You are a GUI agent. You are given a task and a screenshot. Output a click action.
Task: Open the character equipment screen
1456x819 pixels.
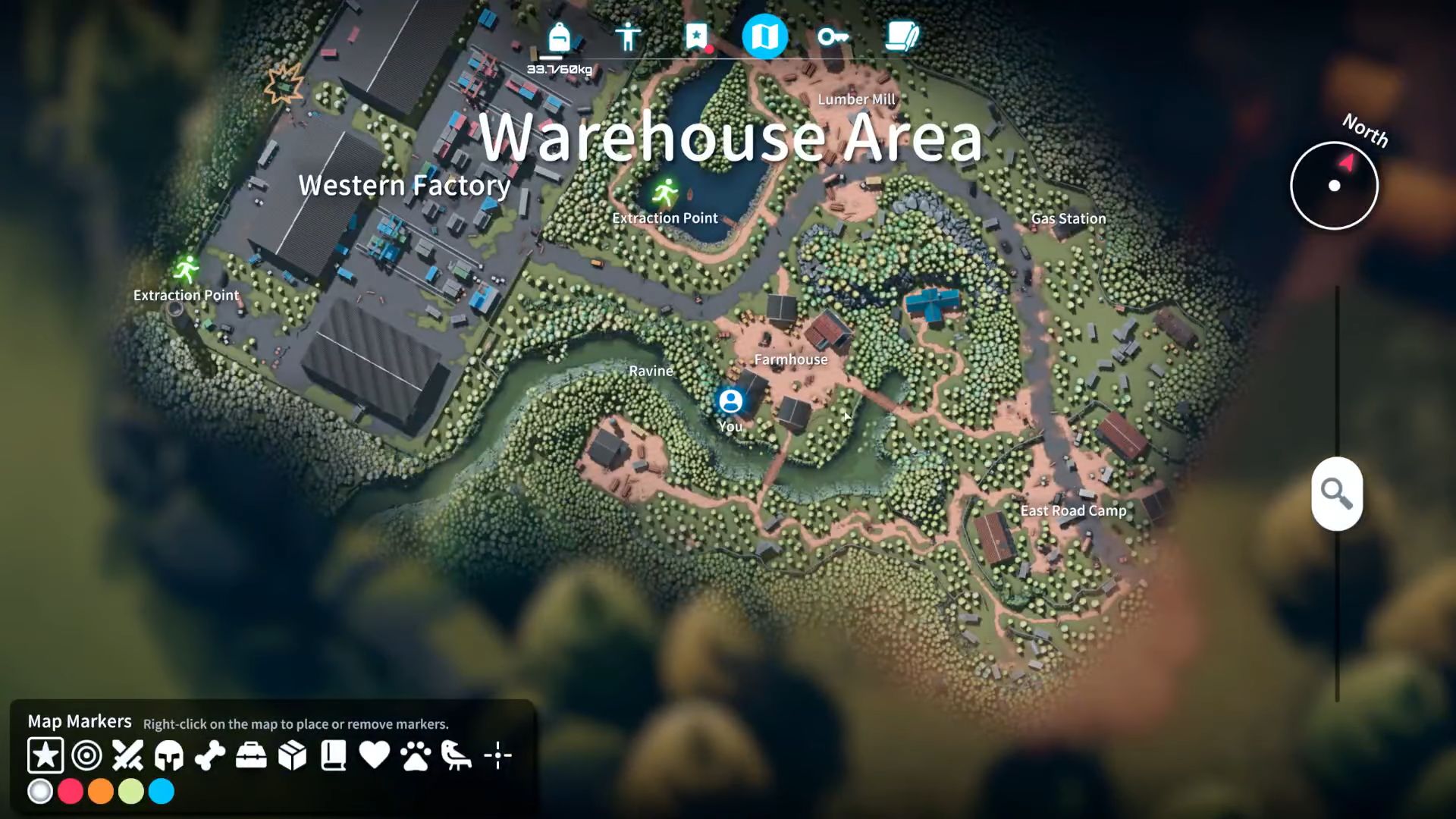(x=628, y=36)
